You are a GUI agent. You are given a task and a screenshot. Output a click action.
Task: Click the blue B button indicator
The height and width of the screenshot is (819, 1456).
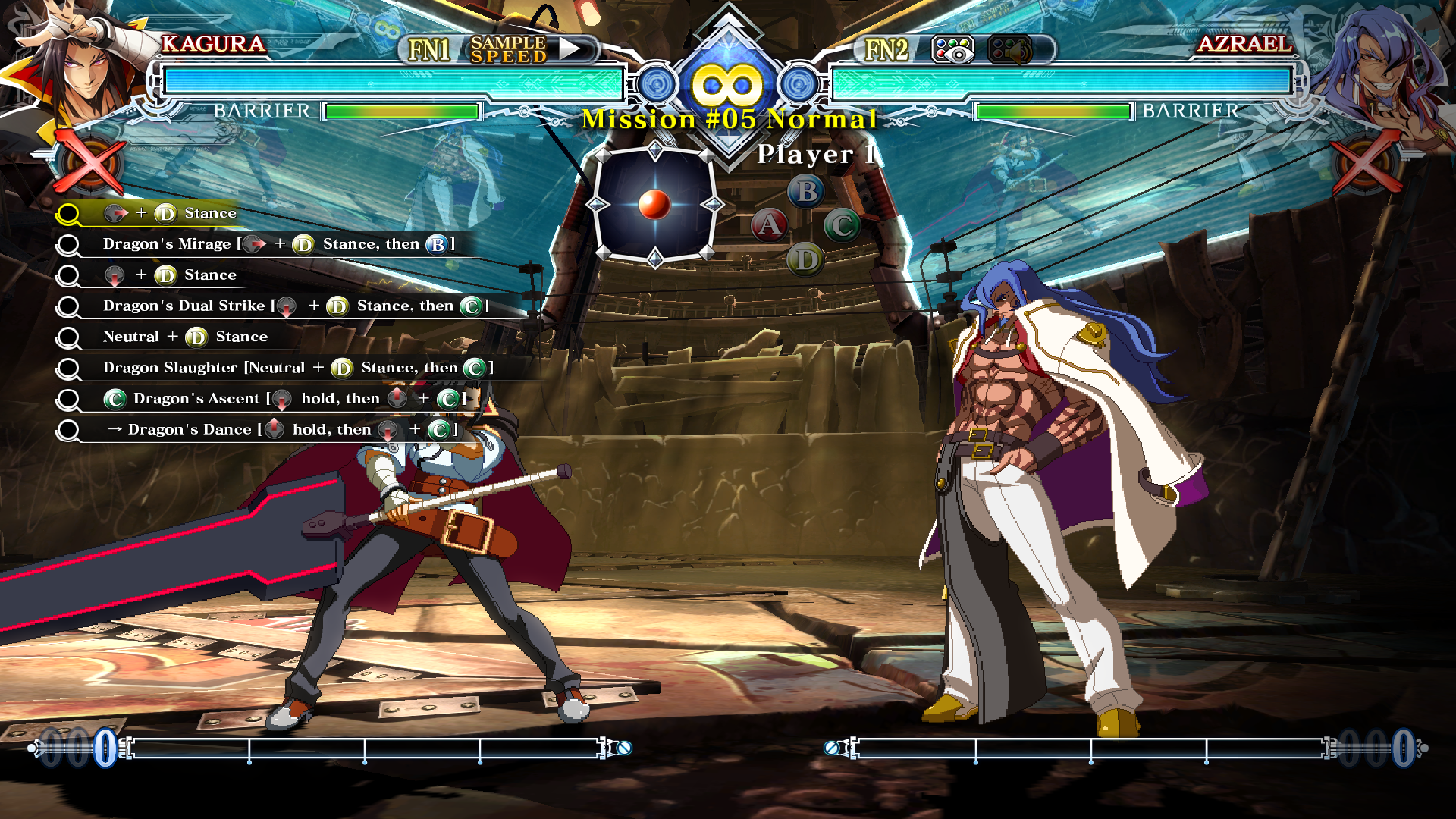pos(806,191)
